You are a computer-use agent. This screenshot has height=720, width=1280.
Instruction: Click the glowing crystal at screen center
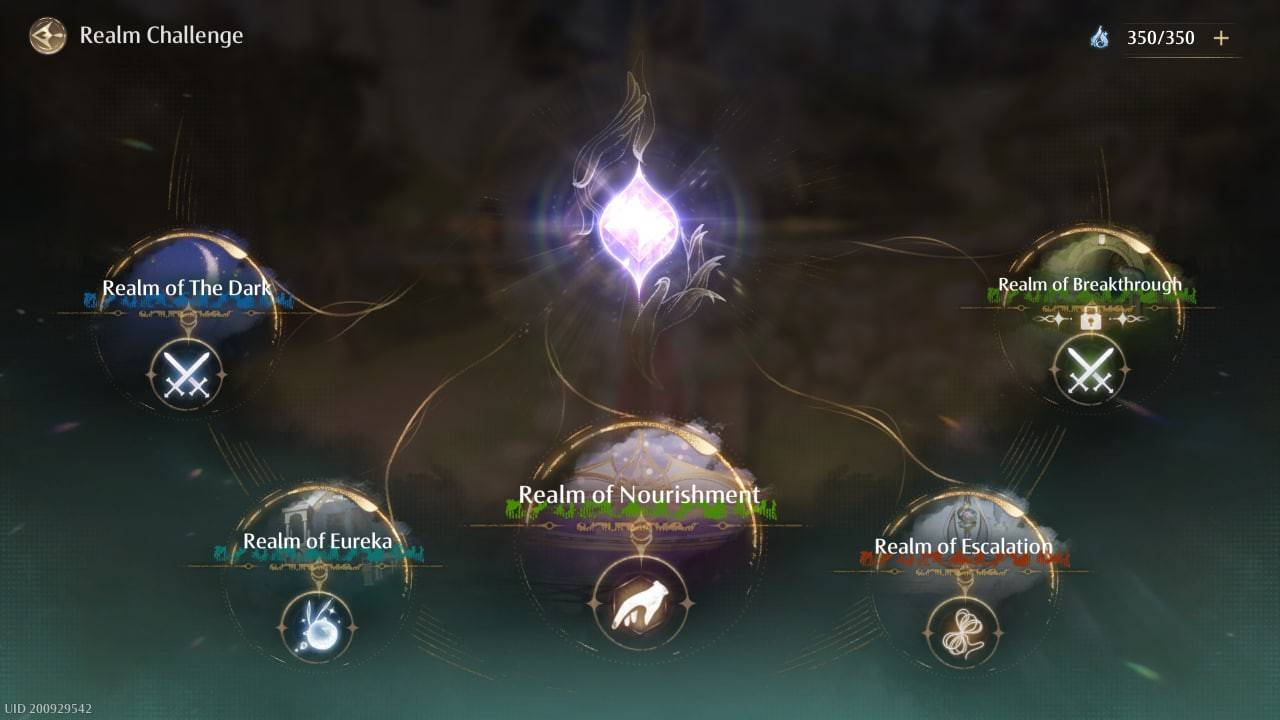(x=639, y=220)
